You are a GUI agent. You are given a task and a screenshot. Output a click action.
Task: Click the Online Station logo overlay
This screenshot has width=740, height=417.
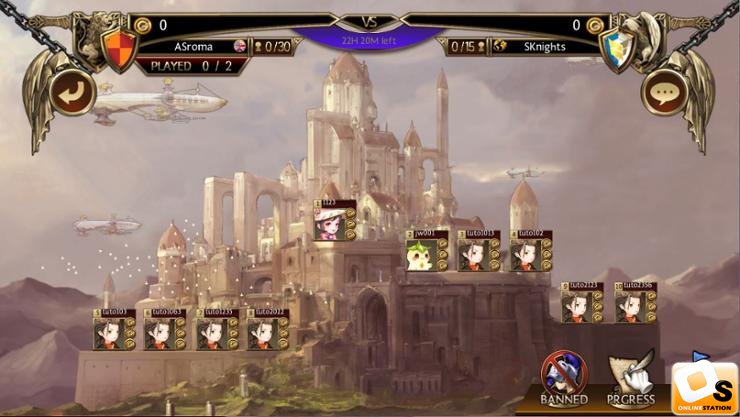tap(704, 386)
